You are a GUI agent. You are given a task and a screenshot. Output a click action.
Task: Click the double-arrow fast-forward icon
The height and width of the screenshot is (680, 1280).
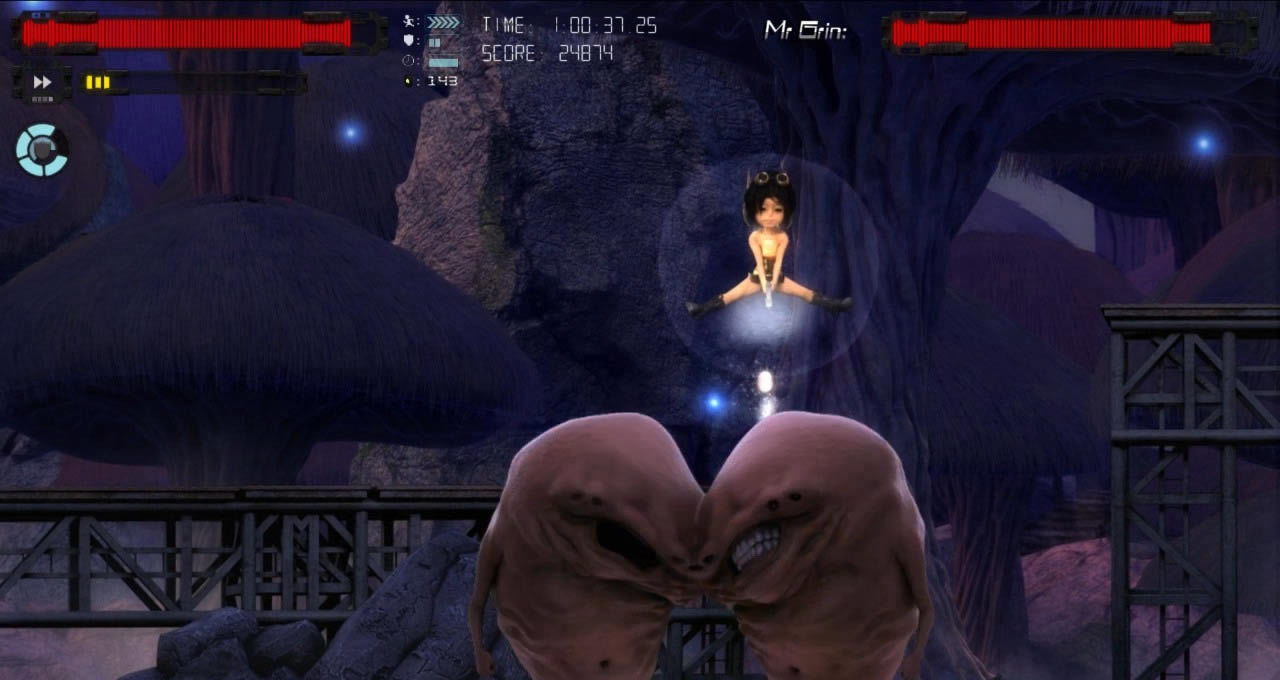coord(42,83)
